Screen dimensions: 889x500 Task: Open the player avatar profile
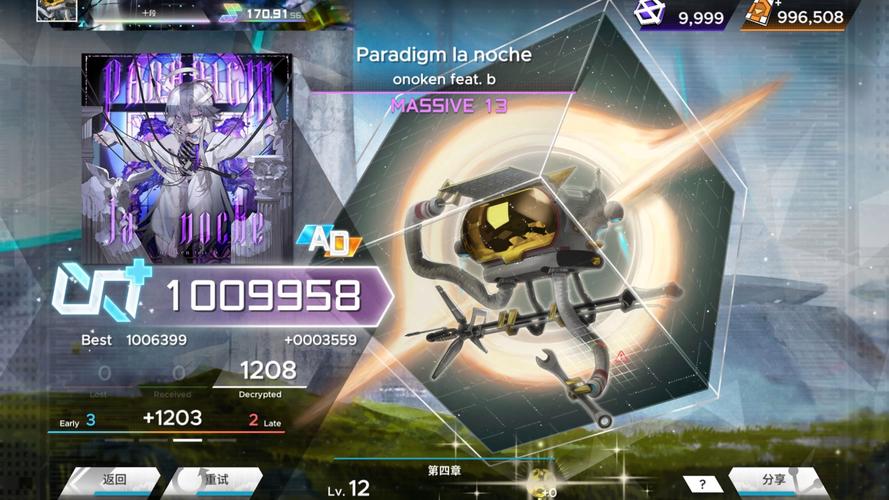tap(57, 10)
